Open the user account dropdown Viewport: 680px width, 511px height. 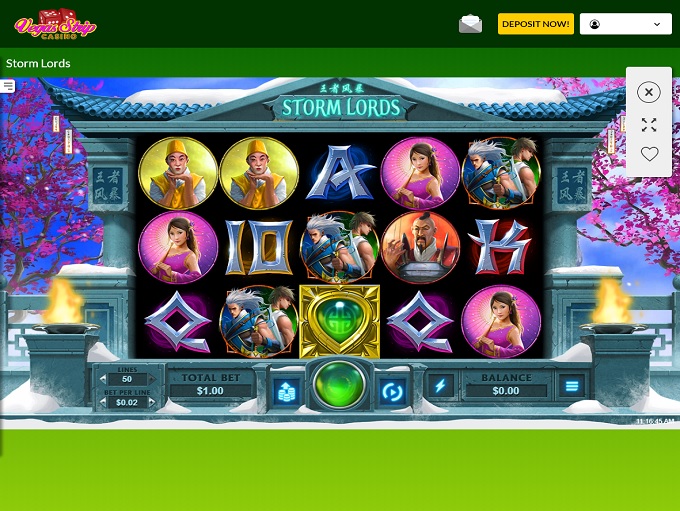point(625,24)
